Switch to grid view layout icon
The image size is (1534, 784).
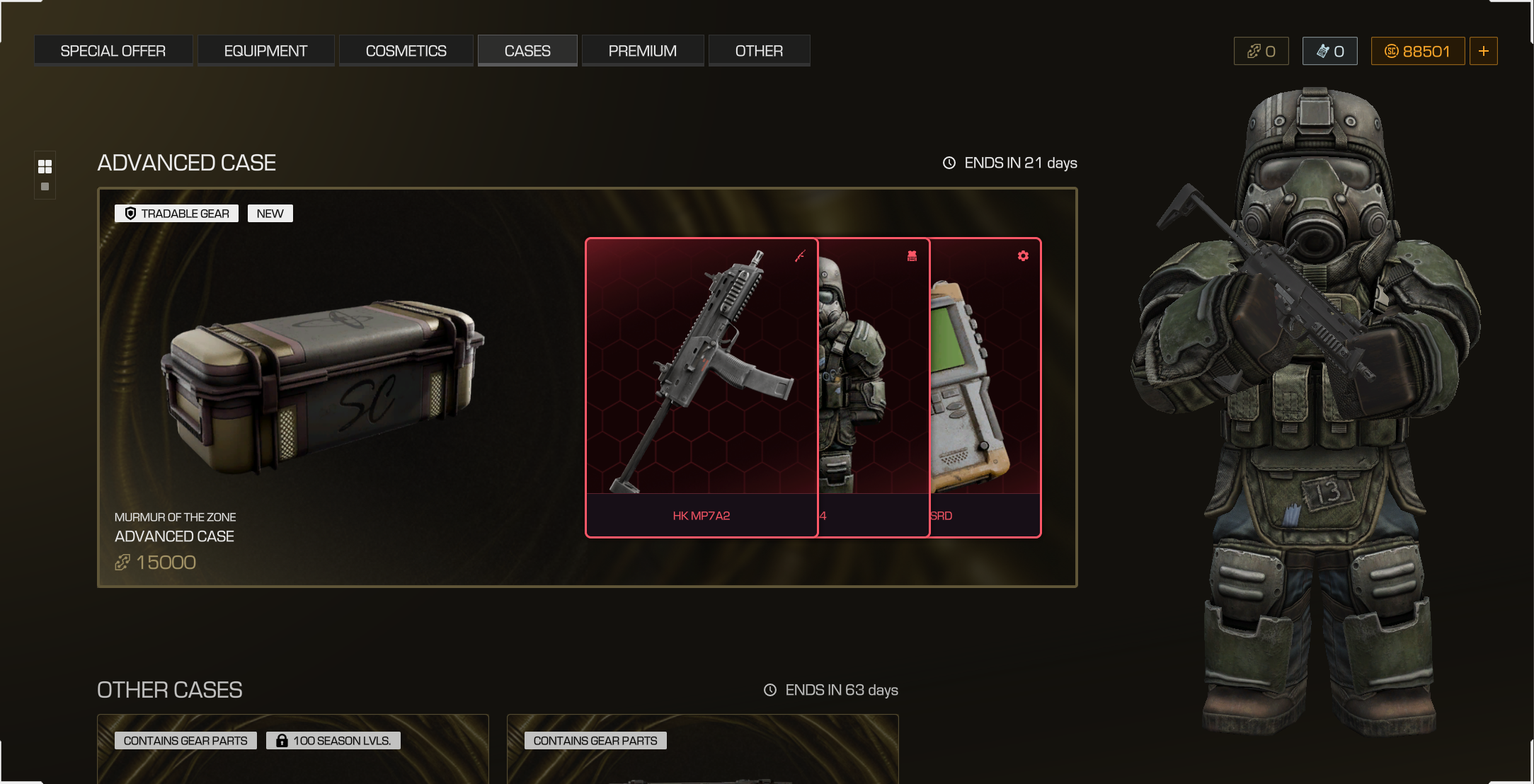(x=45, y=166)
